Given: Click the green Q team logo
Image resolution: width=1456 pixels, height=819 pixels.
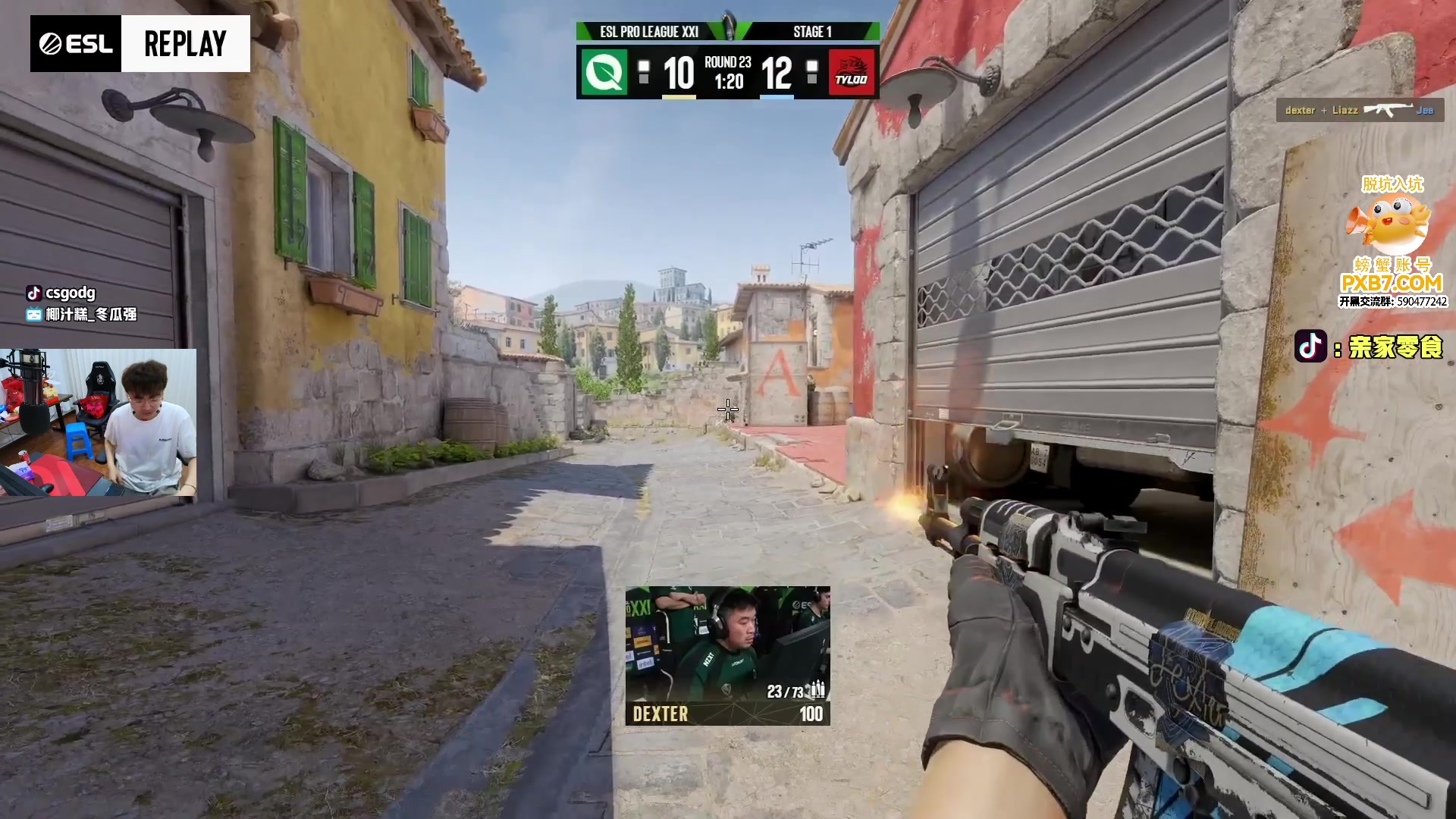Looking at the screenshot, I should click(604, 73).
